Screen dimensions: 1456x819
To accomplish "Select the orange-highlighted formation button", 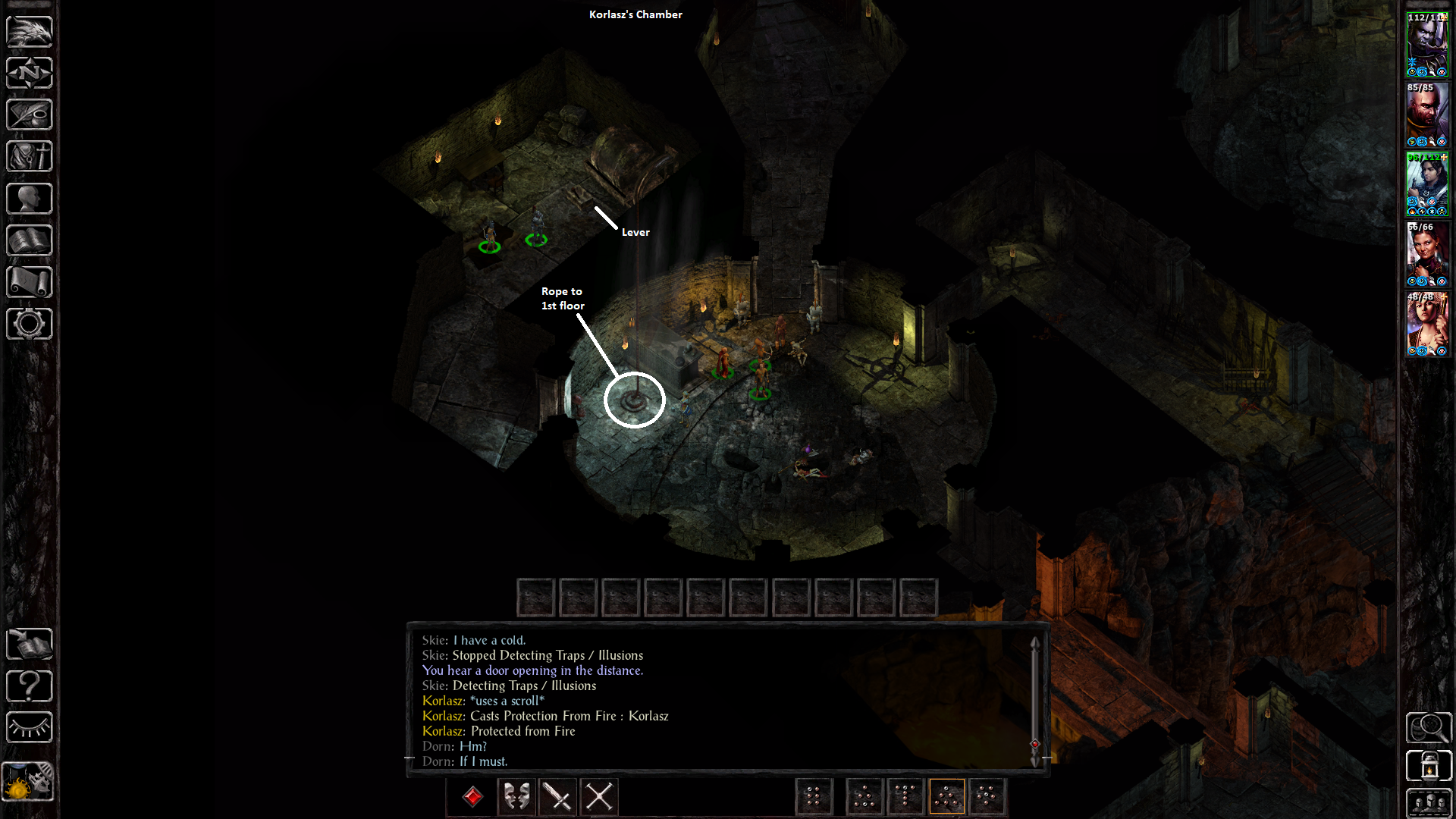I will 946,797.
